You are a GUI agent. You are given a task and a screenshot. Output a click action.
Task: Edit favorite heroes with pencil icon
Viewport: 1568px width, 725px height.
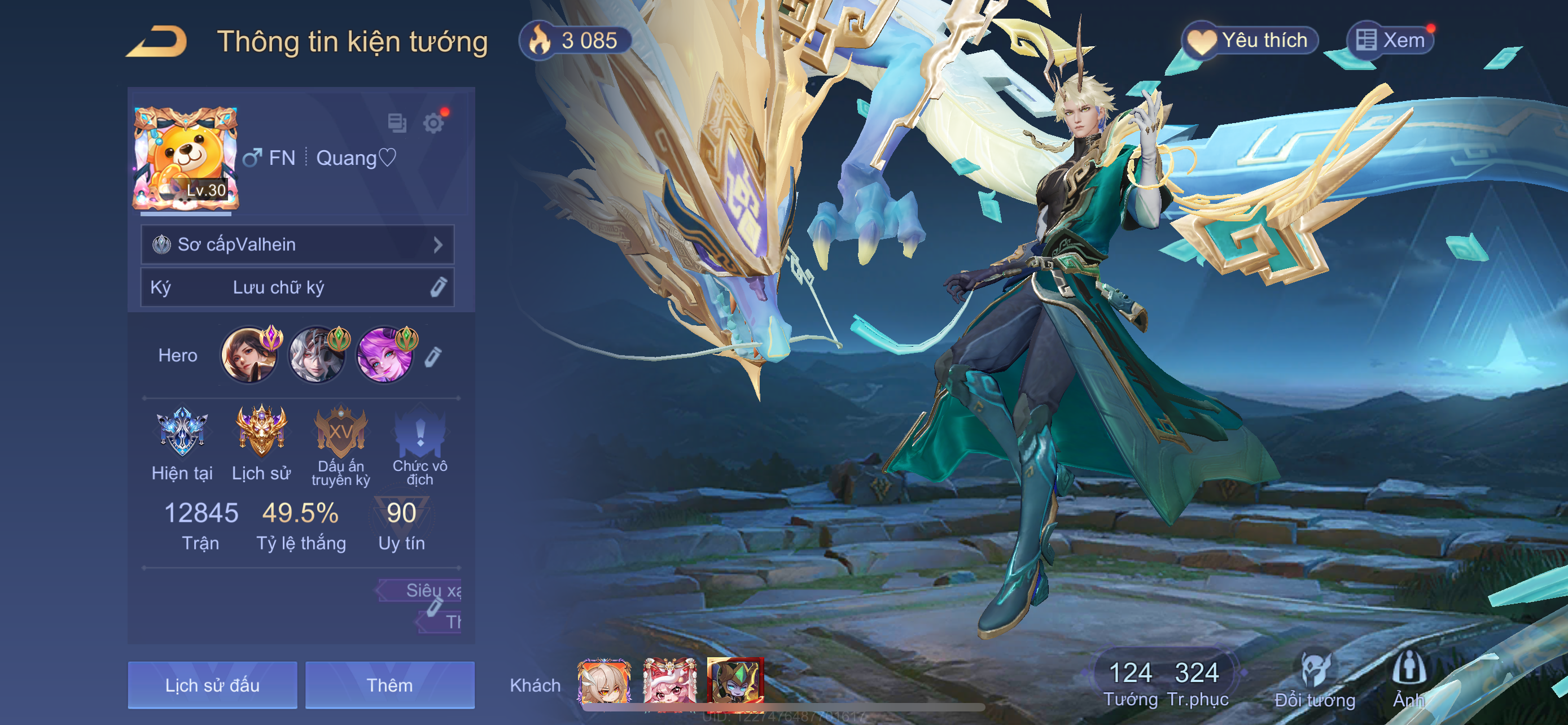point(433,357)
